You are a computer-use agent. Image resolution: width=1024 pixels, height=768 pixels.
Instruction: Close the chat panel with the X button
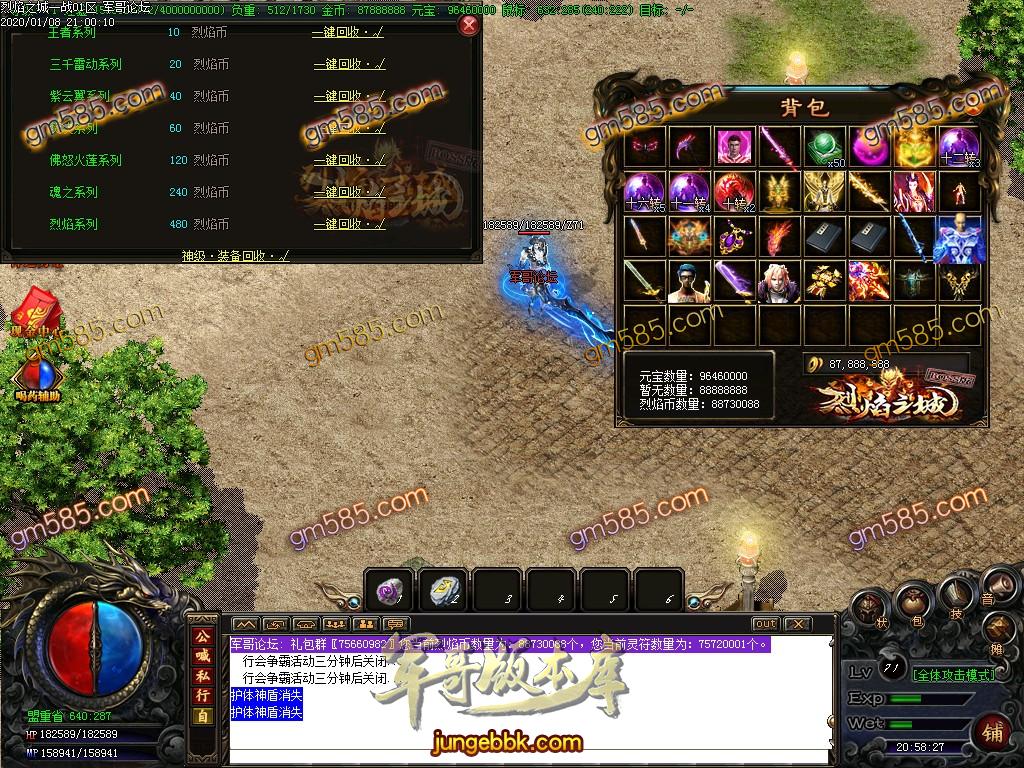coord(797,624)
